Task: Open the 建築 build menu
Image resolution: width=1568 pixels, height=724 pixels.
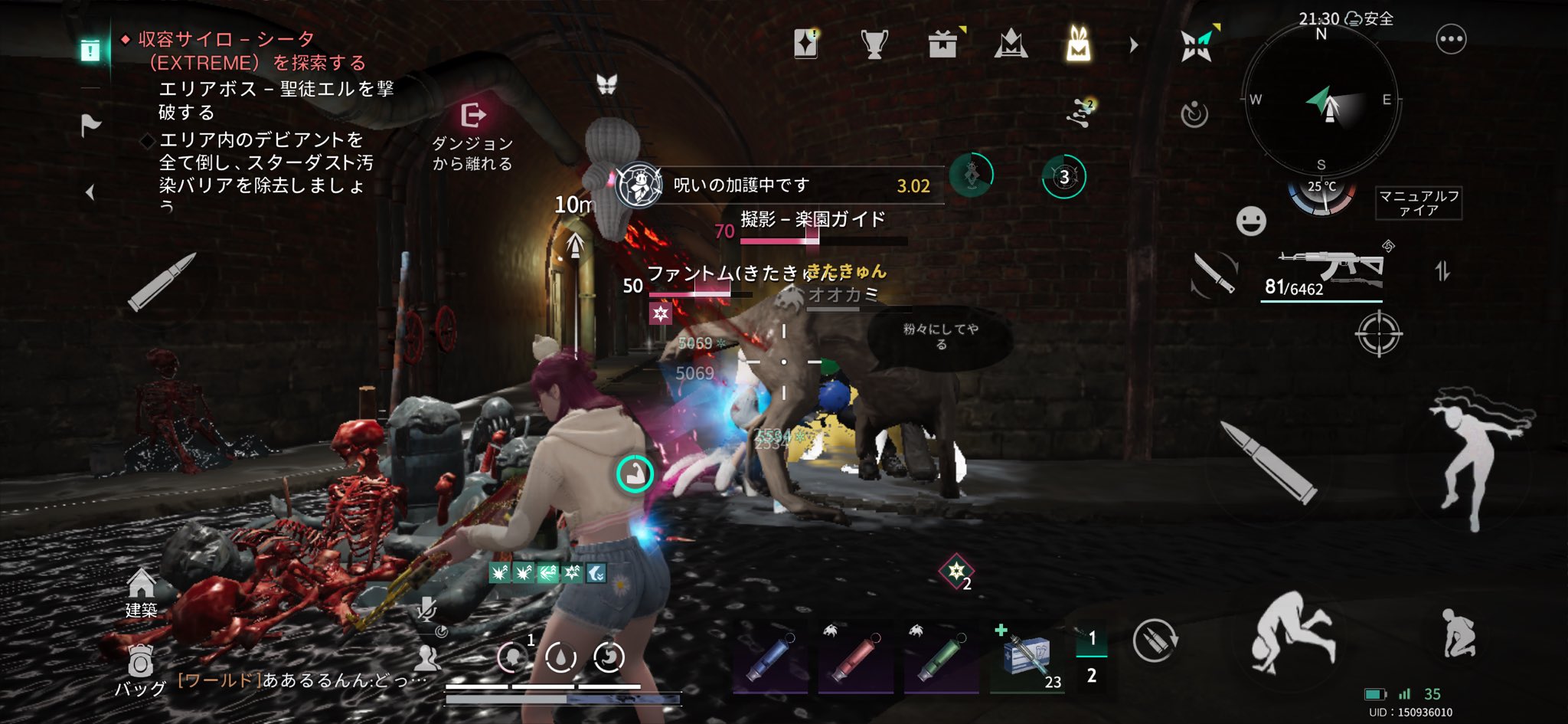Action: (141, 592)
